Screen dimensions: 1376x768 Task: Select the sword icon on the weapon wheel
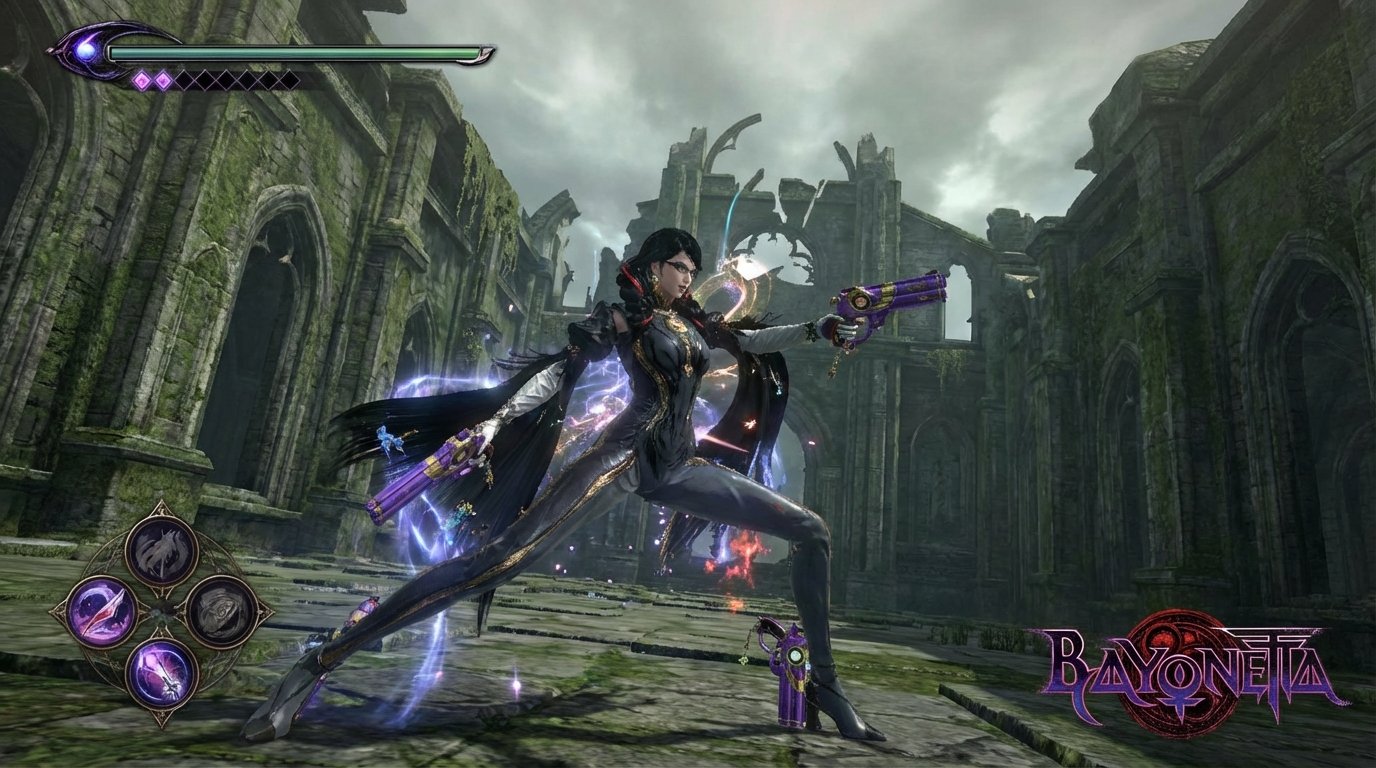164,673
